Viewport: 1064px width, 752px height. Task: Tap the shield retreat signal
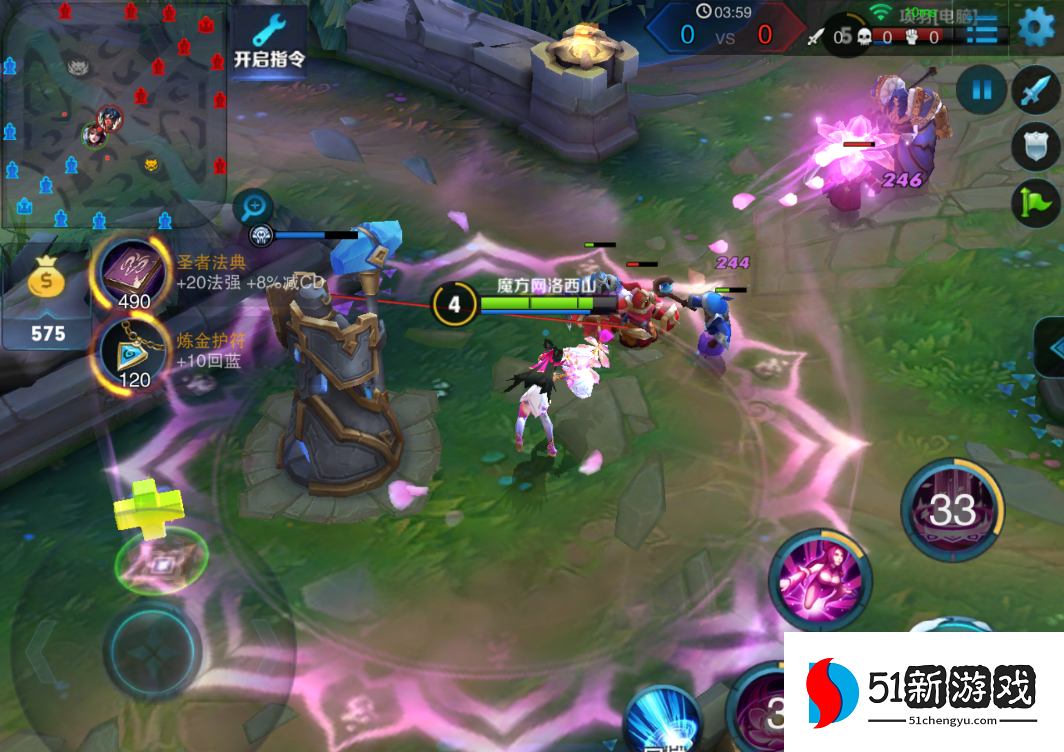(x=1035, y=147)
